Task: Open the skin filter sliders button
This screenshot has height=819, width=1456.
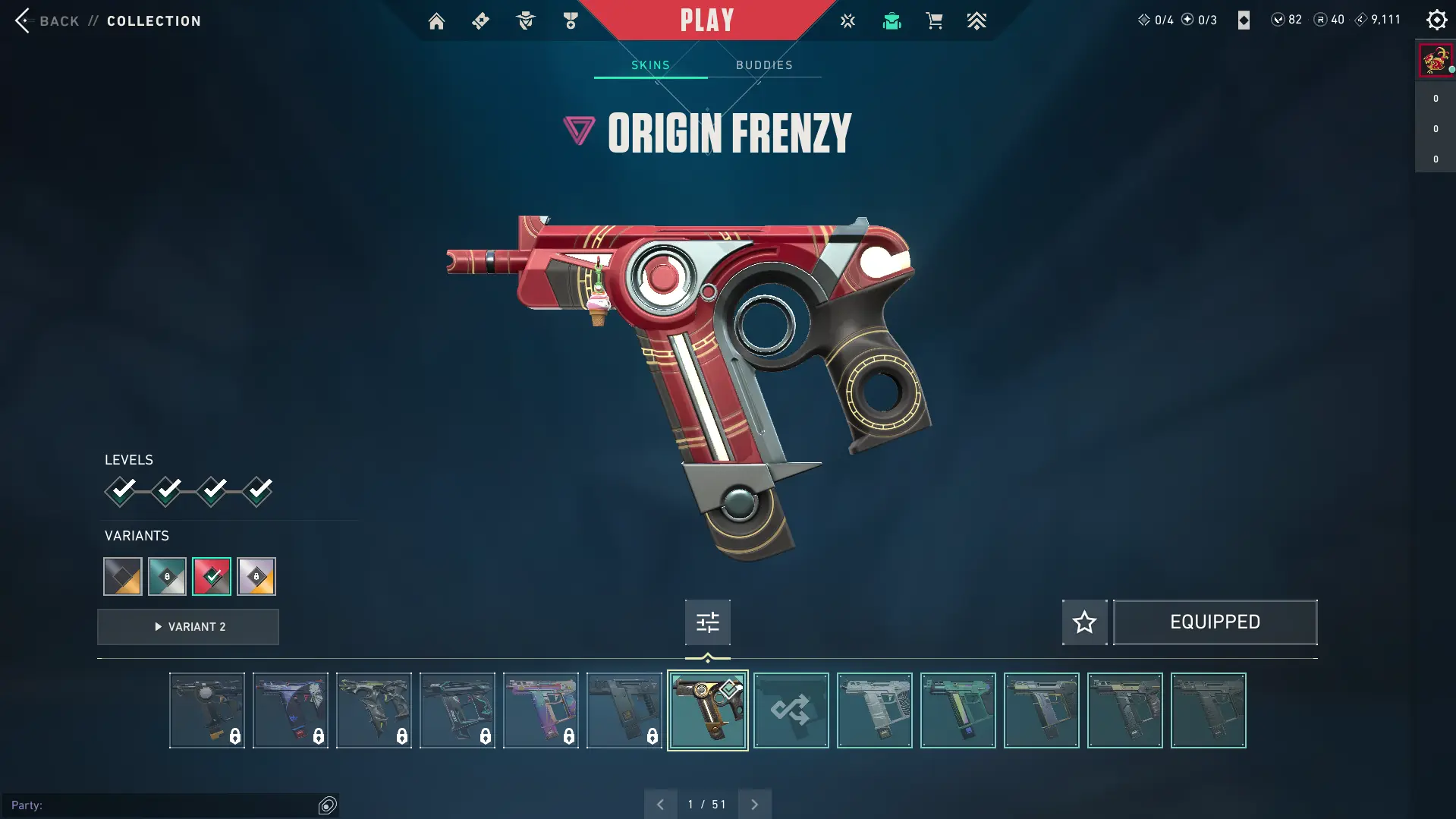Action: [x=707, y=622]
